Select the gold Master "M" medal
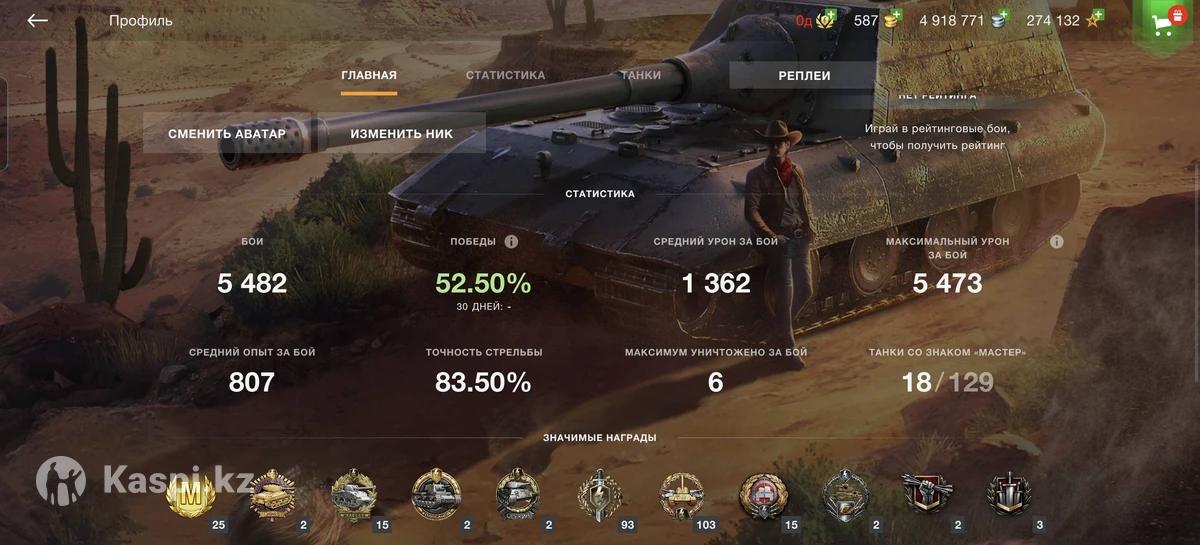 click(x=188, y=493)
